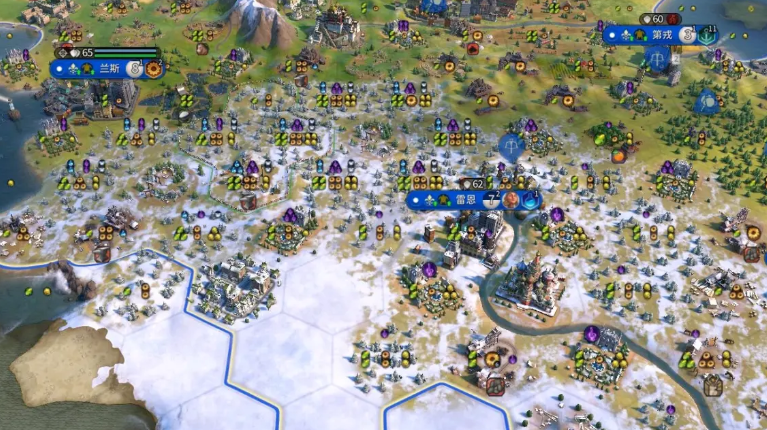Select the blue unit flag above the 雷恩 banner

pos(511,147)
